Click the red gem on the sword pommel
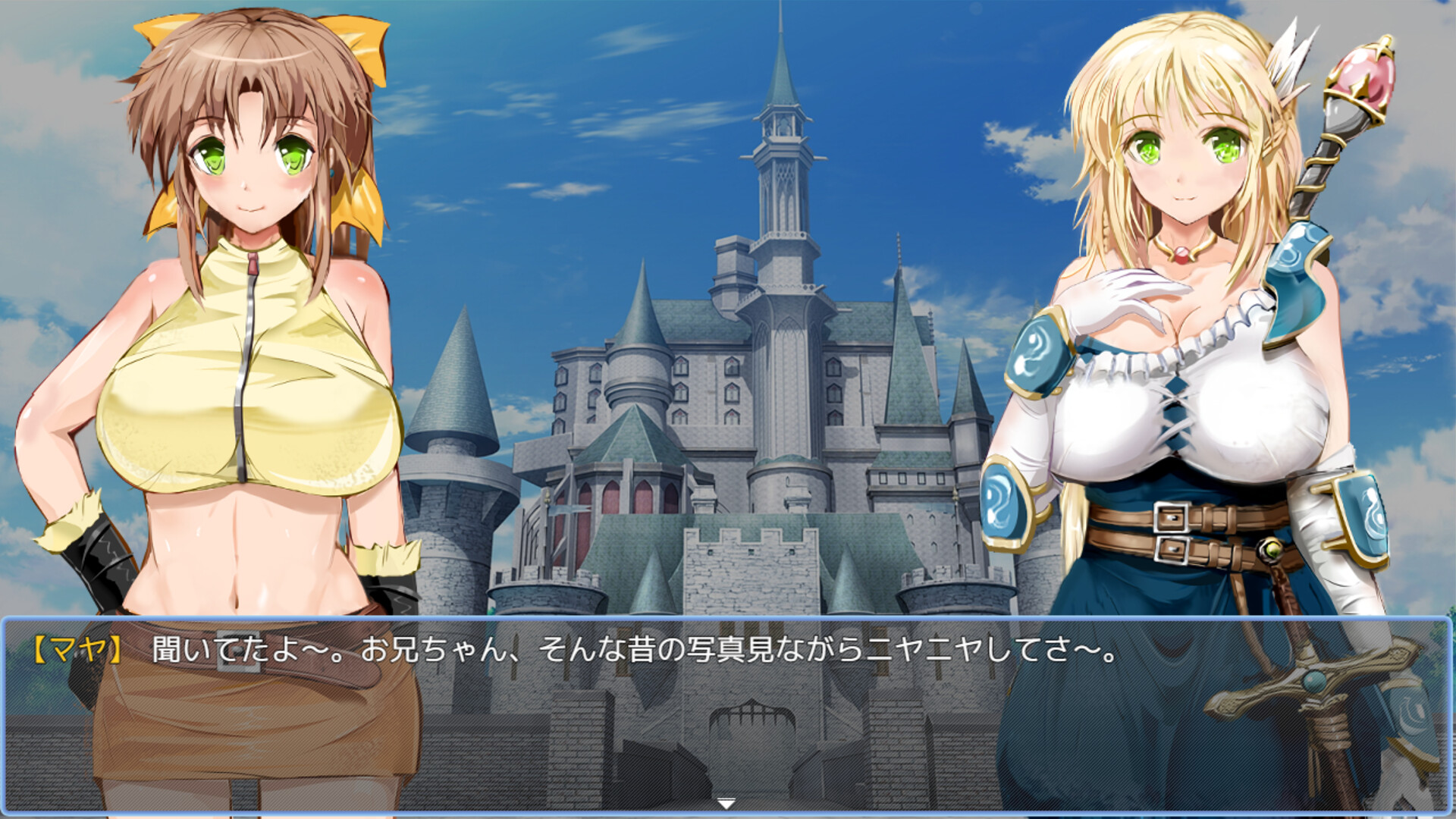Image resolution: width=1456 pixels, height=819 pixels. 1363,72
